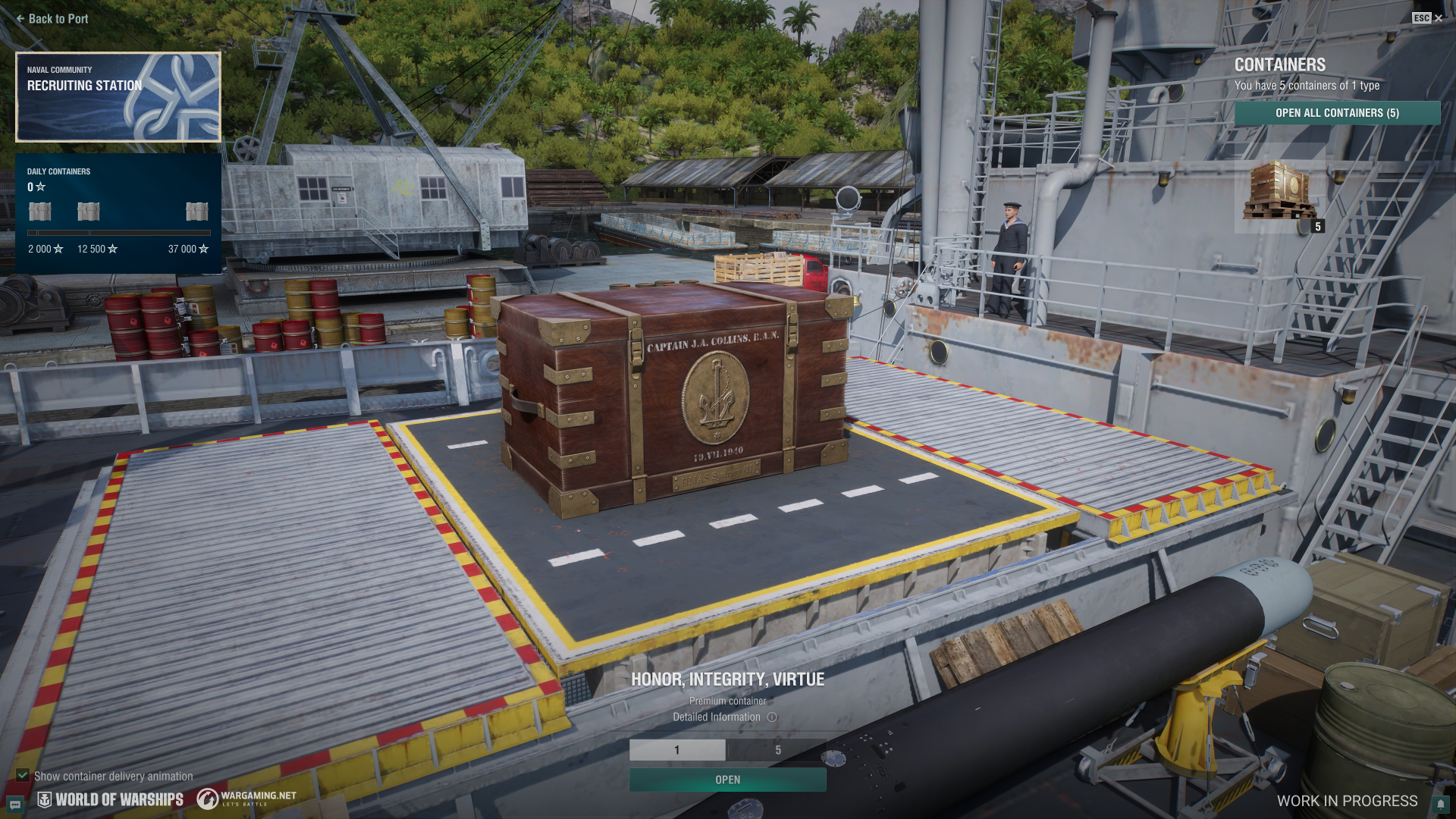
Task: Select the 12 500 star daily container
Action: (89, 212)
